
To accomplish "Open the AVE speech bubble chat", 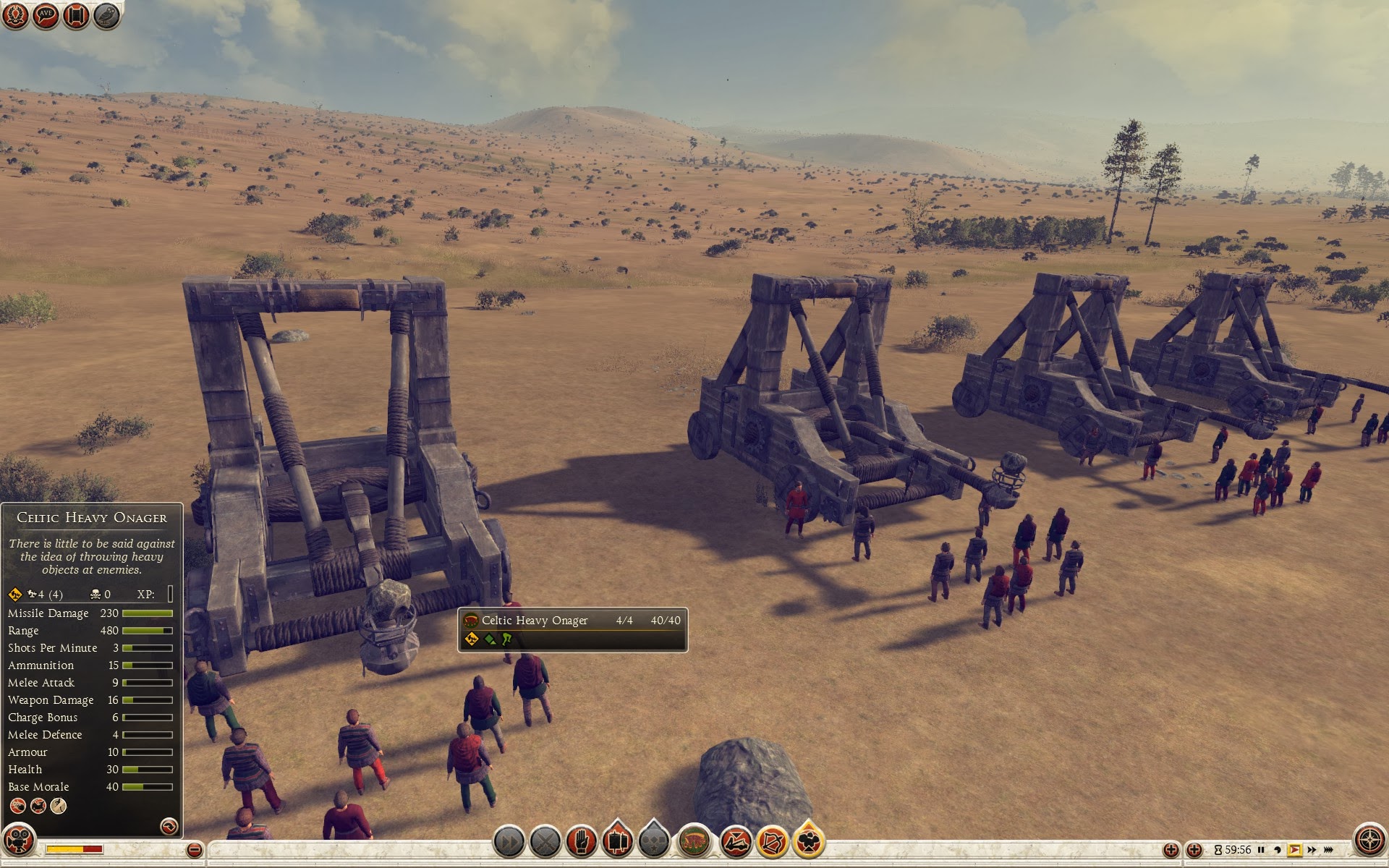I will [x=46, y=16].
